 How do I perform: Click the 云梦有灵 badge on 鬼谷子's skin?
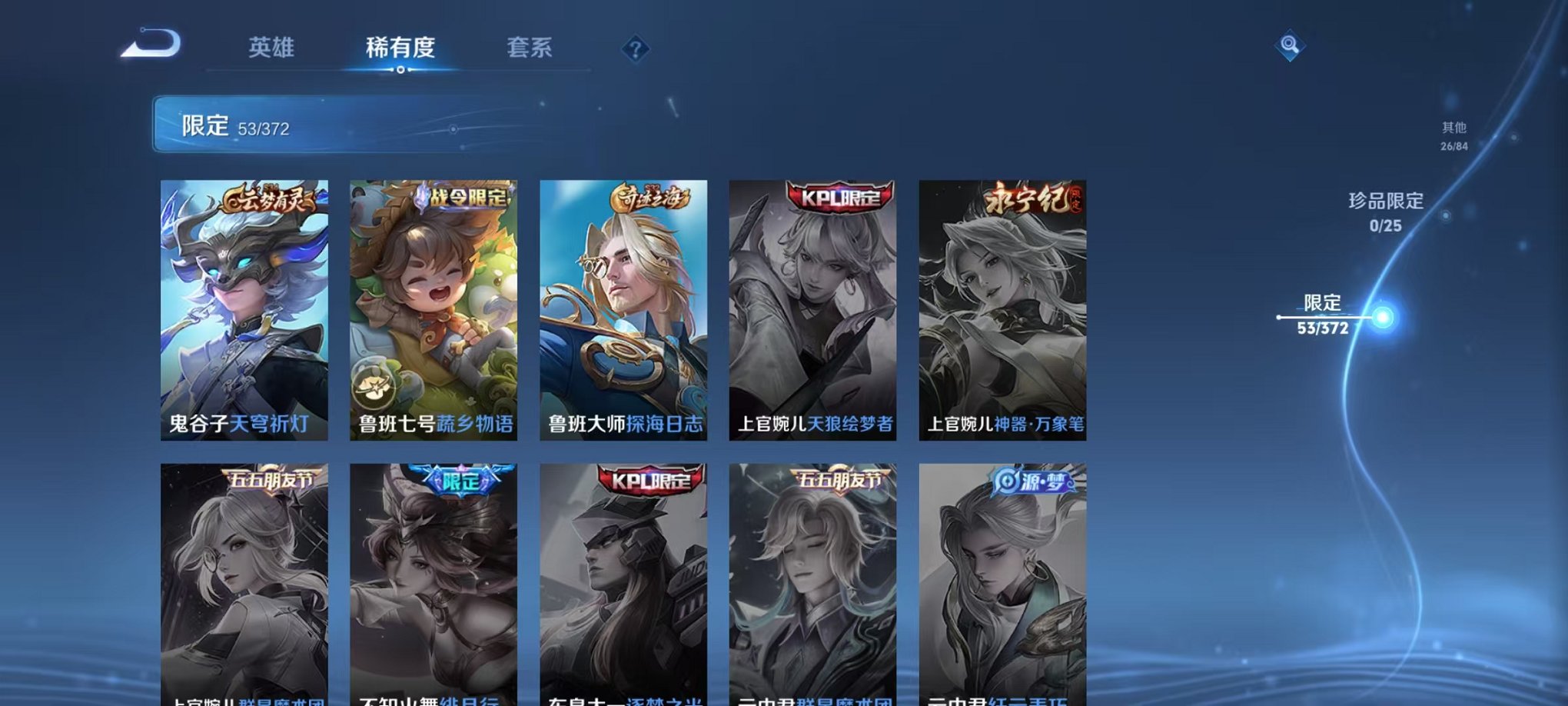click(271, 198)
